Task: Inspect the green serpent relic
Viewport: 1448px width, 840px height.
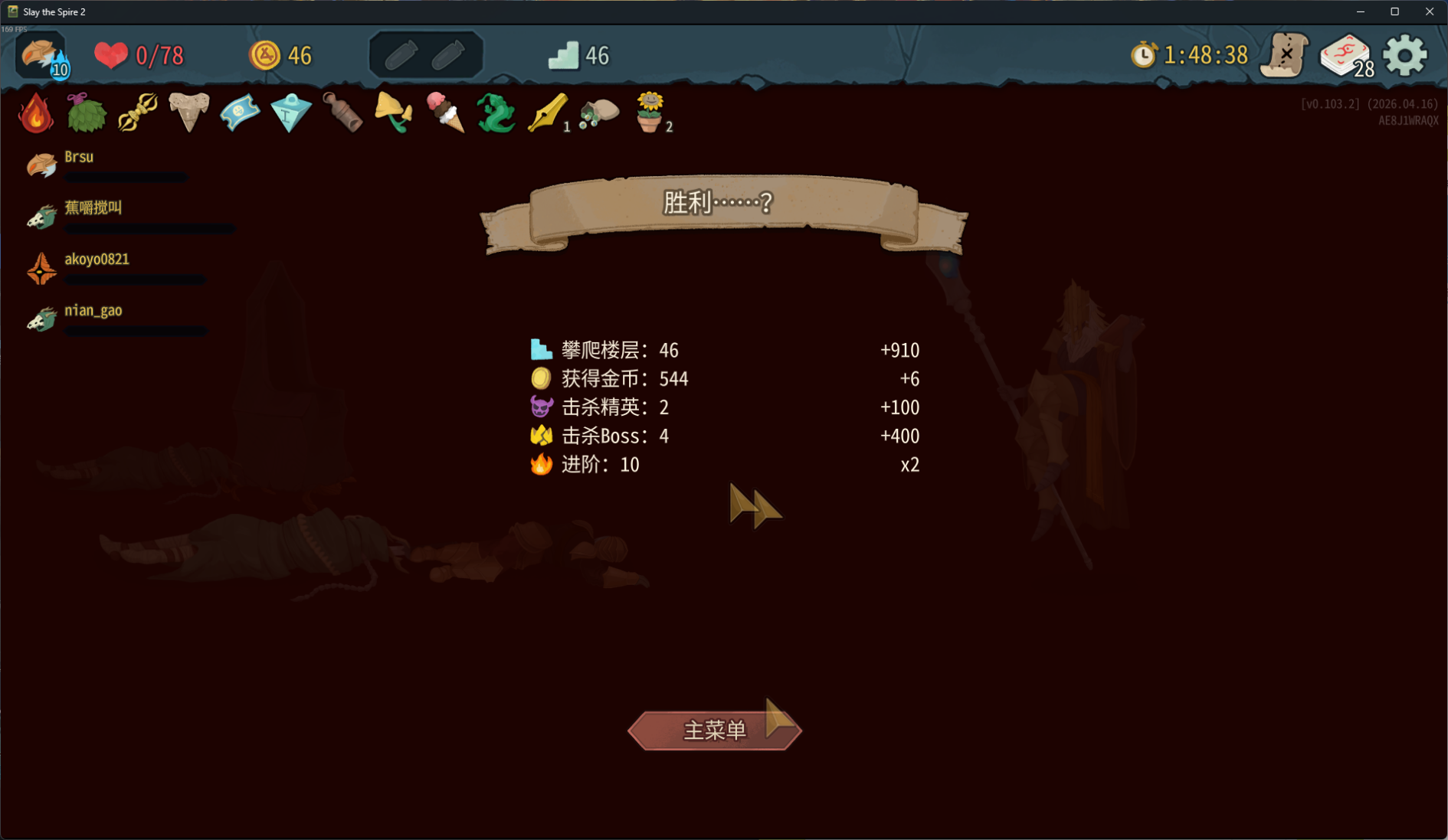Action: [x=496, y=113]
